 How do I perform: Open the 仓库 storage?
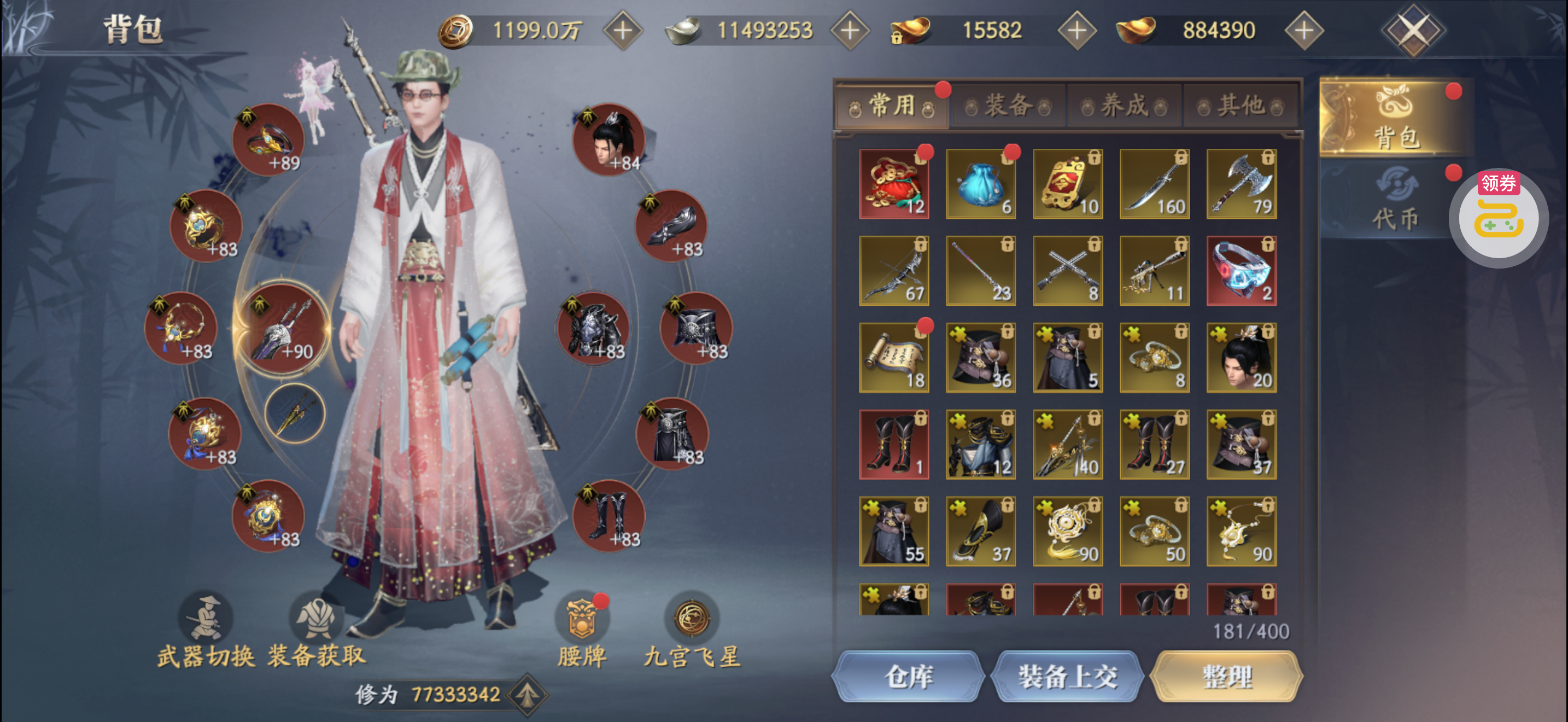(908, 677)
